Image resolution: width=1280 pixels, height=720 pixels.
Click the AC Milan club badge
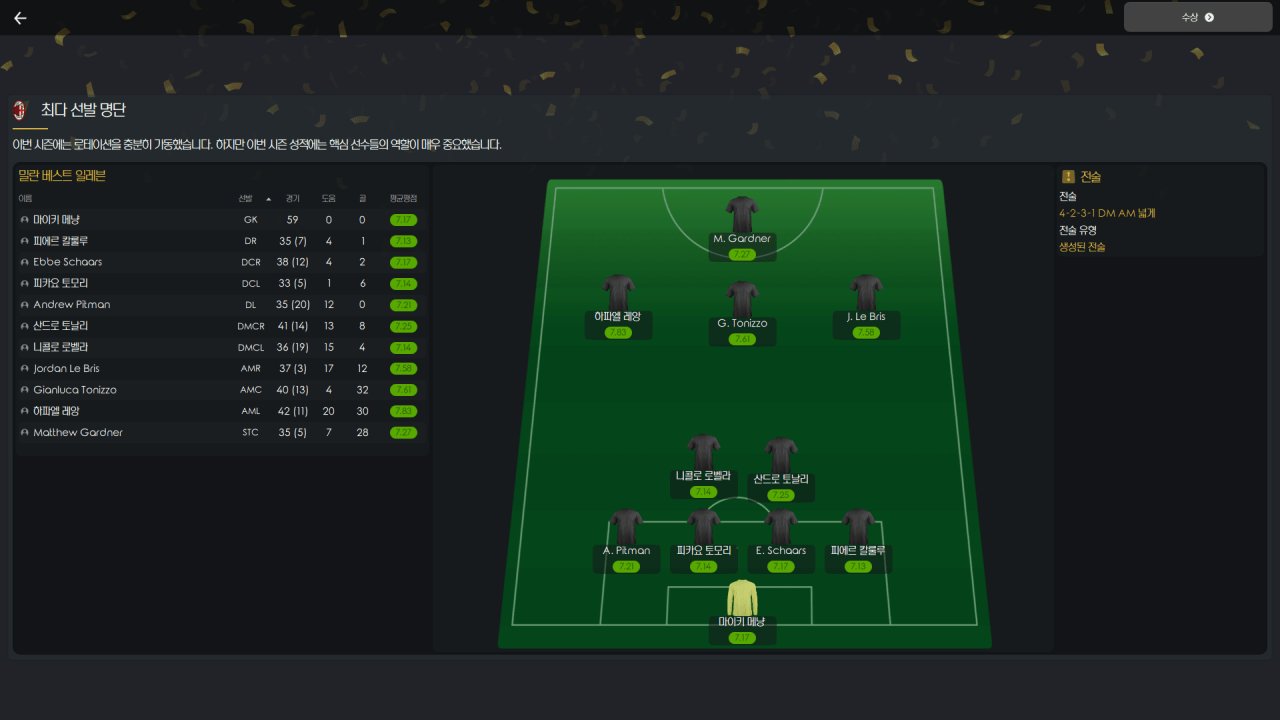coord(19,110)
